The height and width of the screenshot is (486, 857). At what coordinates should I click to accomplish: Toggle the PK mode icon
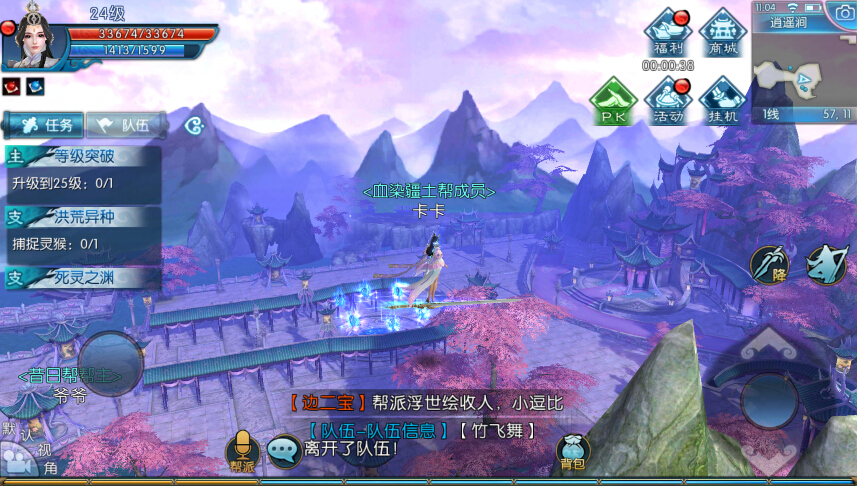(x=612, y=101)
